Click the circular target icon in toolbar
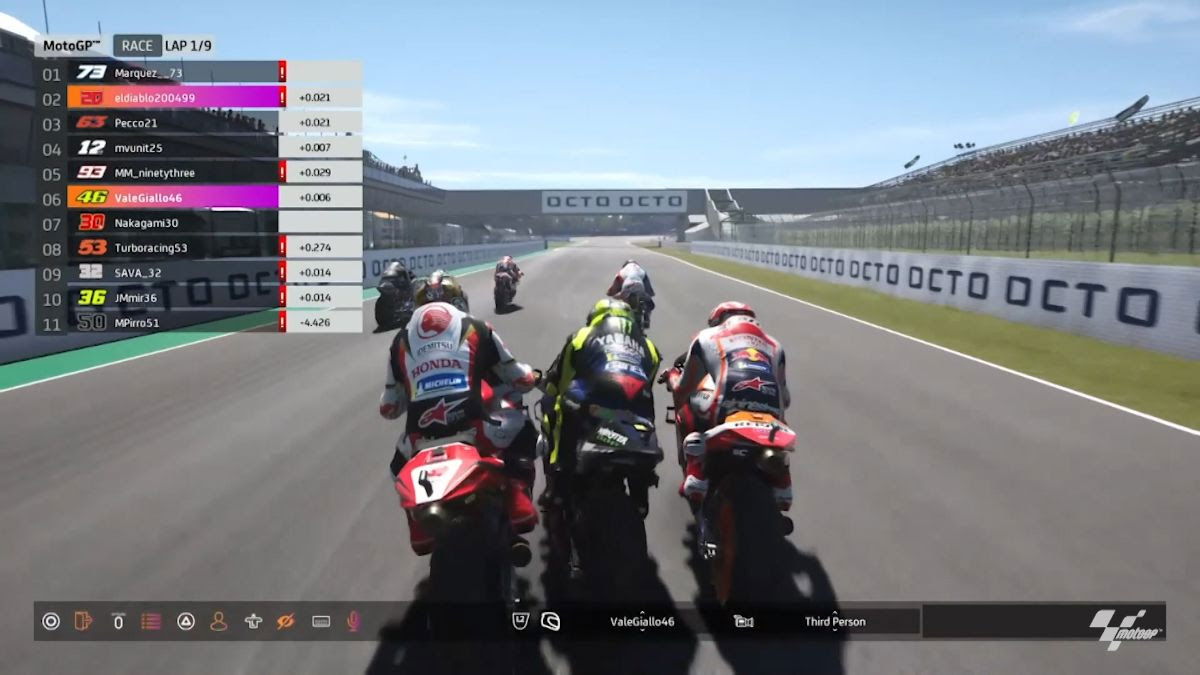Screen dimensions: 1200x675 tap(51, 621)
